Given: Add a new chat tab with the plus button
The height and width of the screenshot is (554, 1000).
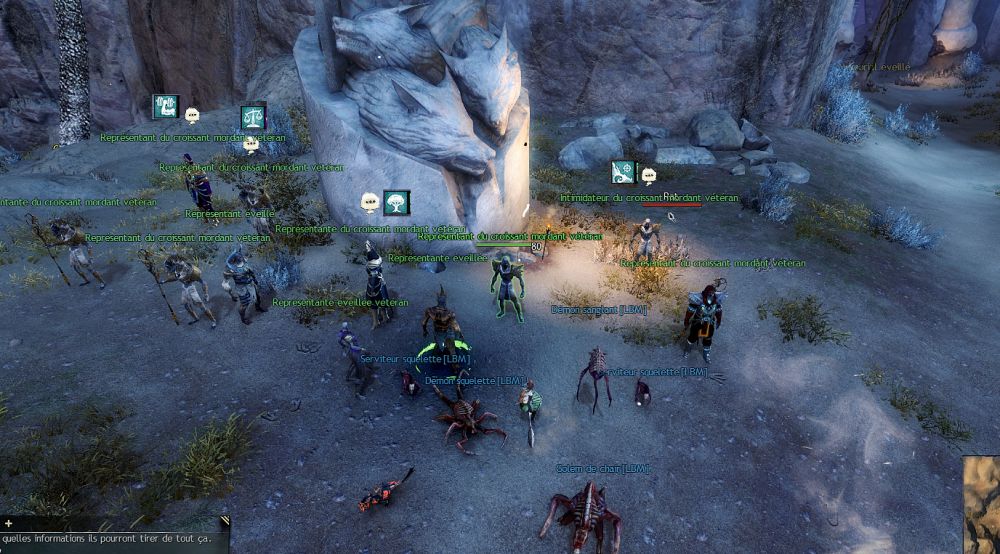Looking at the screenshot, I should coord(8,523).
